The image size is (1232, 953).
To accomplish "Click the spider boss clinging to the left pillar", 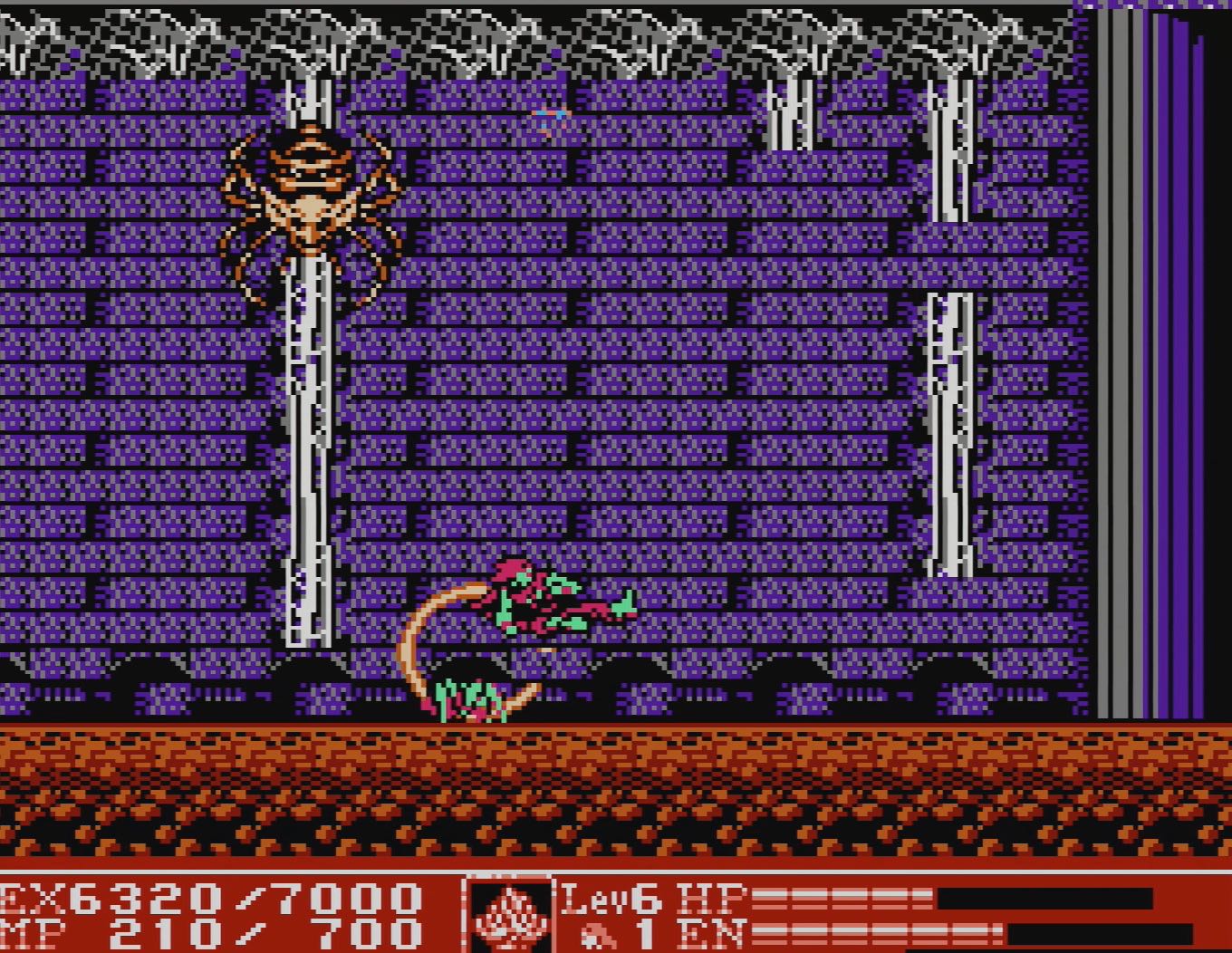I will tap(313, 199).
